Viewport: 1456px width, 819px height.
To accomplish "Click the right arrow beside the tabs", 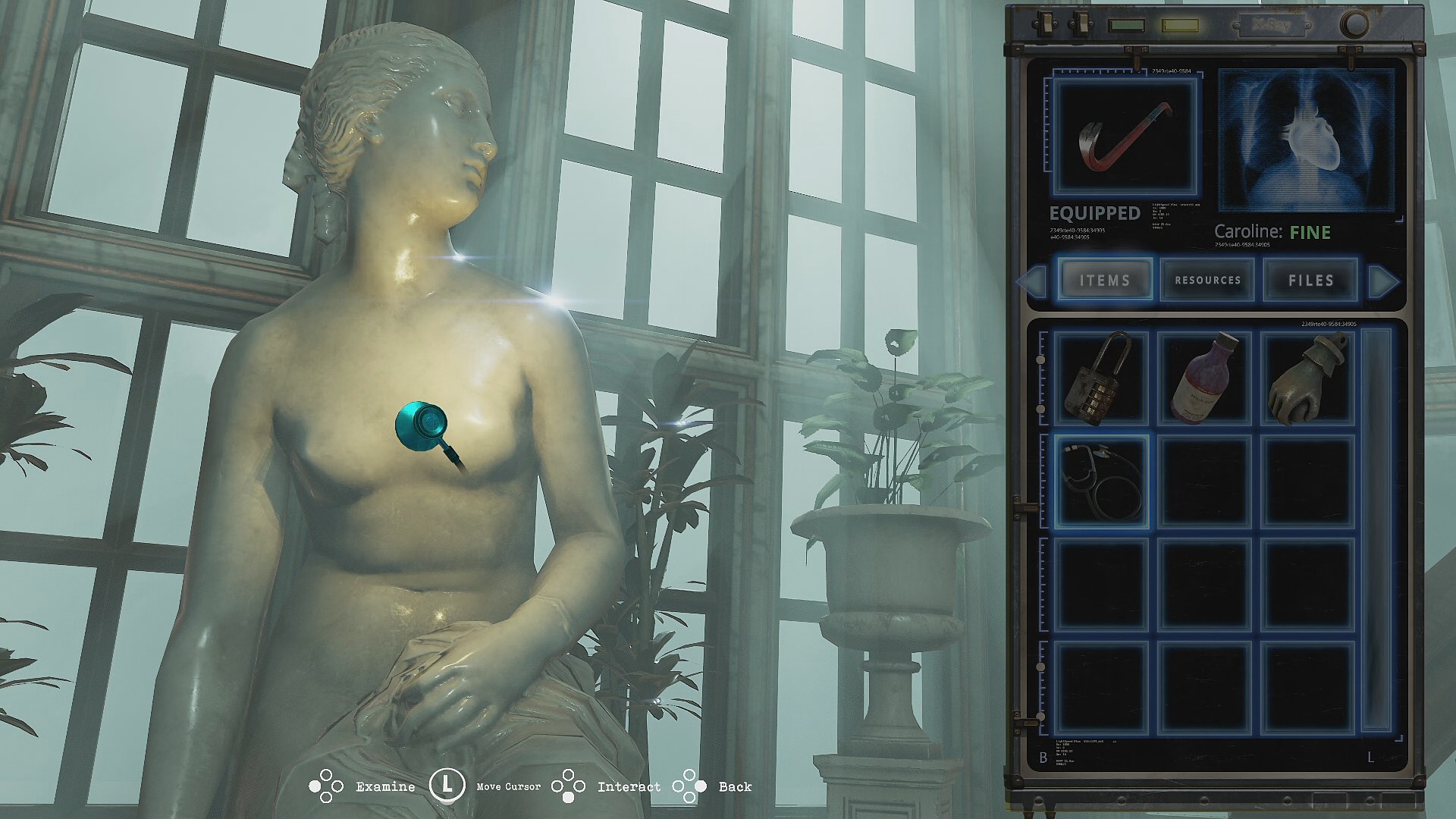I will pyautogui.click(x=1383, y=281).
